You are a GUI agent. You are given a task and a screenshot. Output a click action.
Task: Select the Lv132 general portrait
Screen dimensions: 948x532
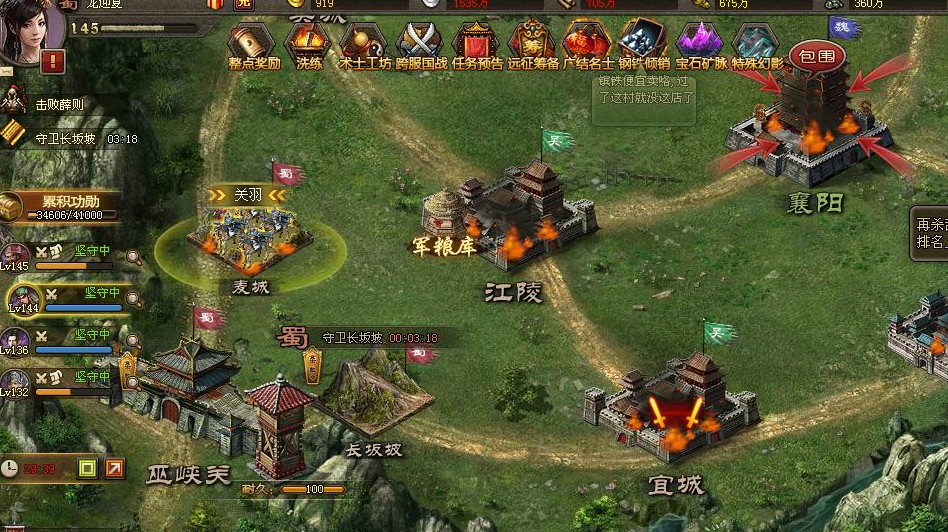click(x=15, y=382)
